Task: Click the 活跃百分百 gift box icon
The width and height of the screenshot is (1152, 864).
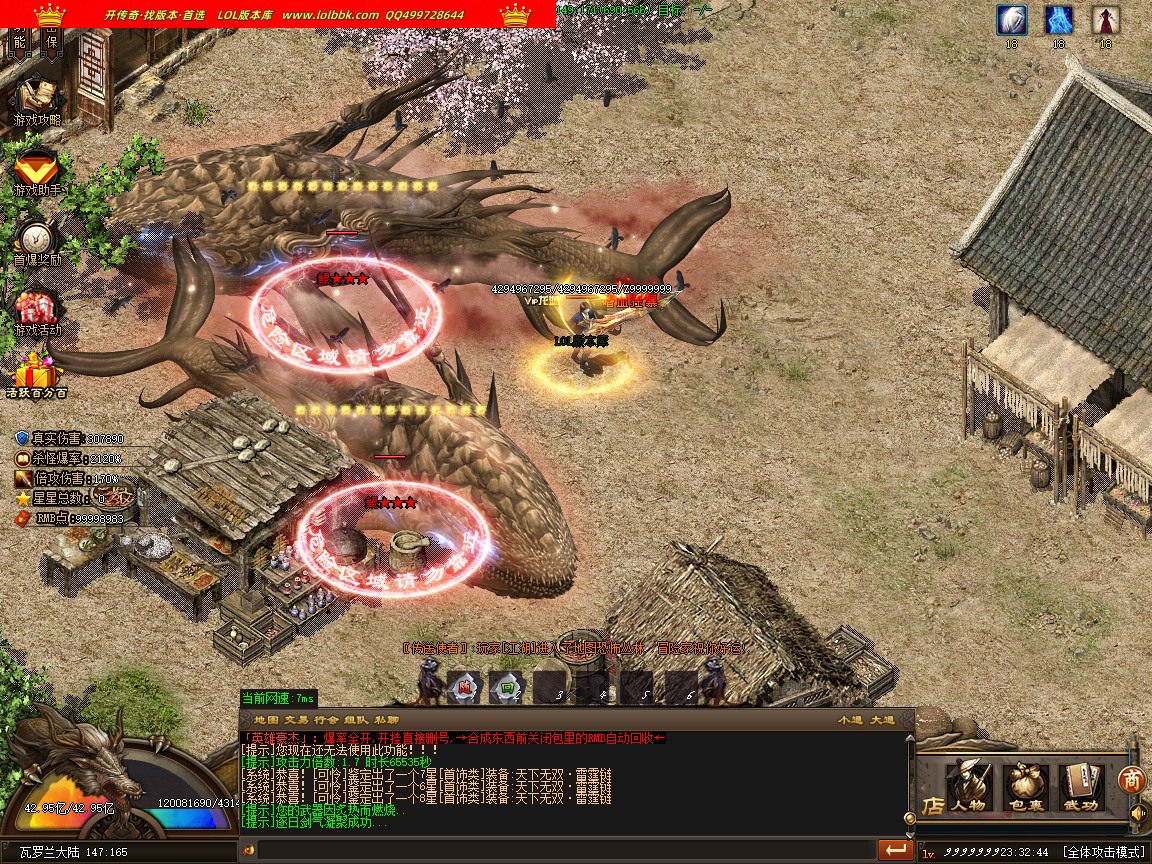Action: [37, 374]
